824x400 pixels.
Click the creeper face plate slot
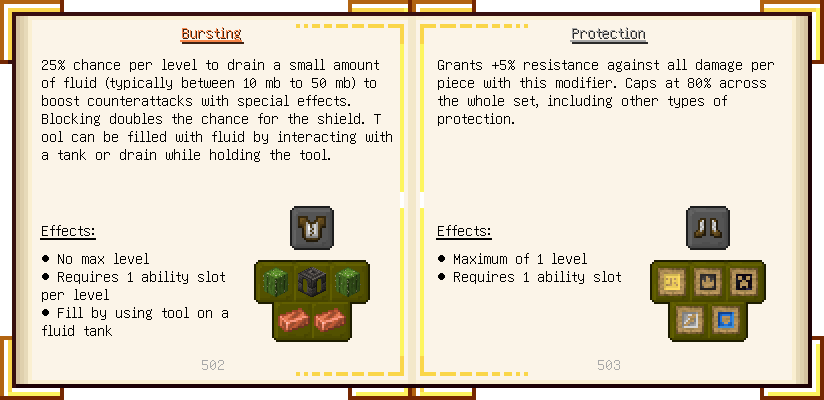click(743, 282)
